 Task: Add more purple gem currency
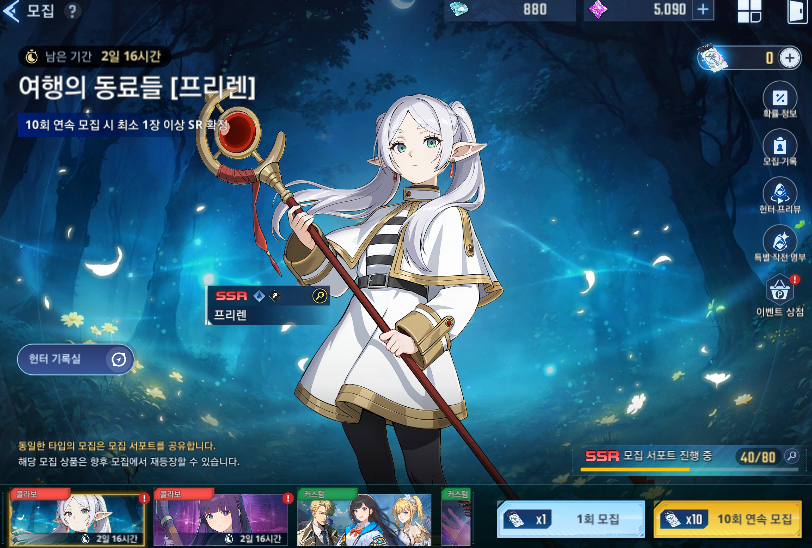click(x=703, y=10)
